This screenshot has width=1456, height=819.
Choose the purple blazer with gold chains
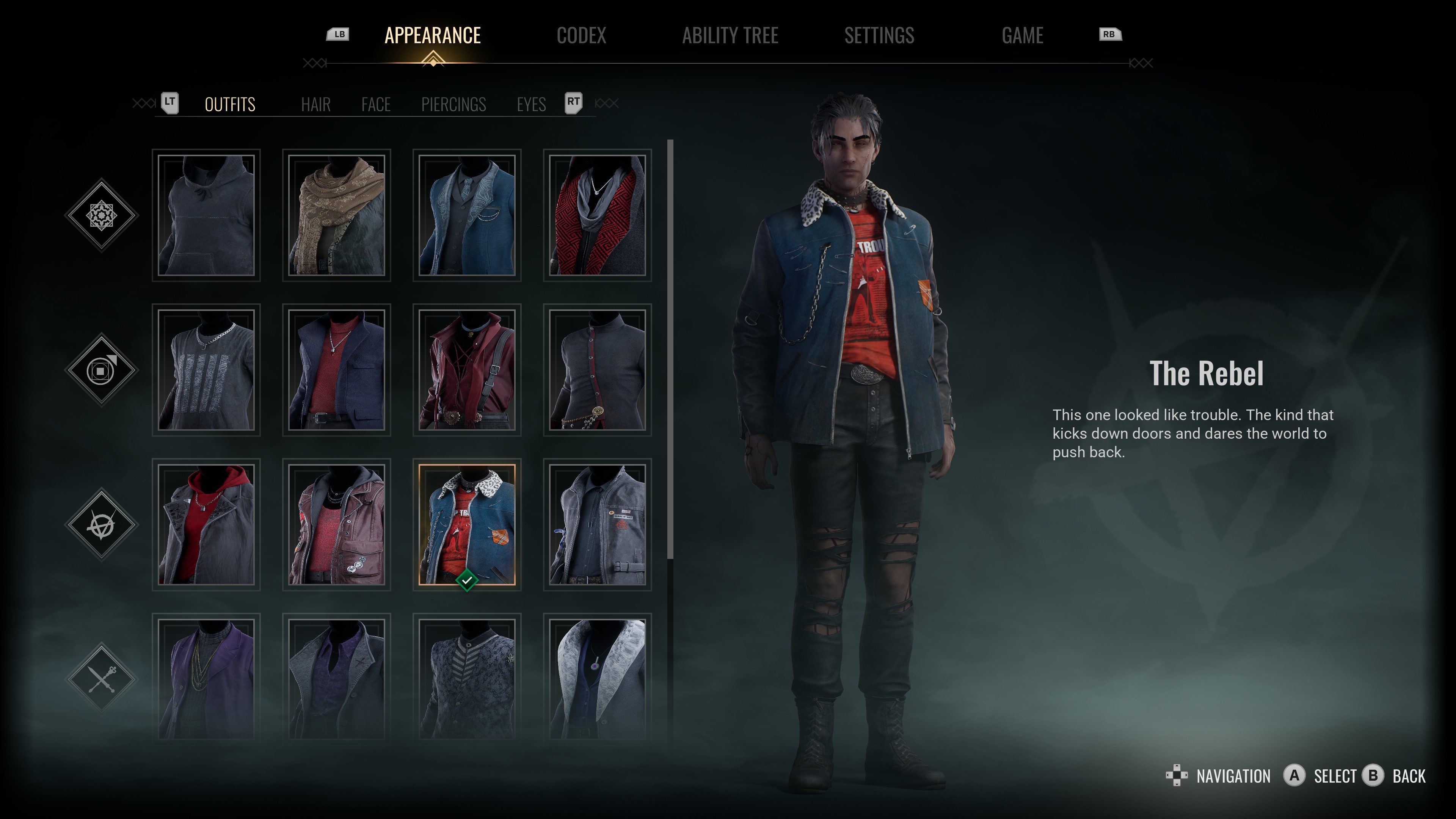206,678
